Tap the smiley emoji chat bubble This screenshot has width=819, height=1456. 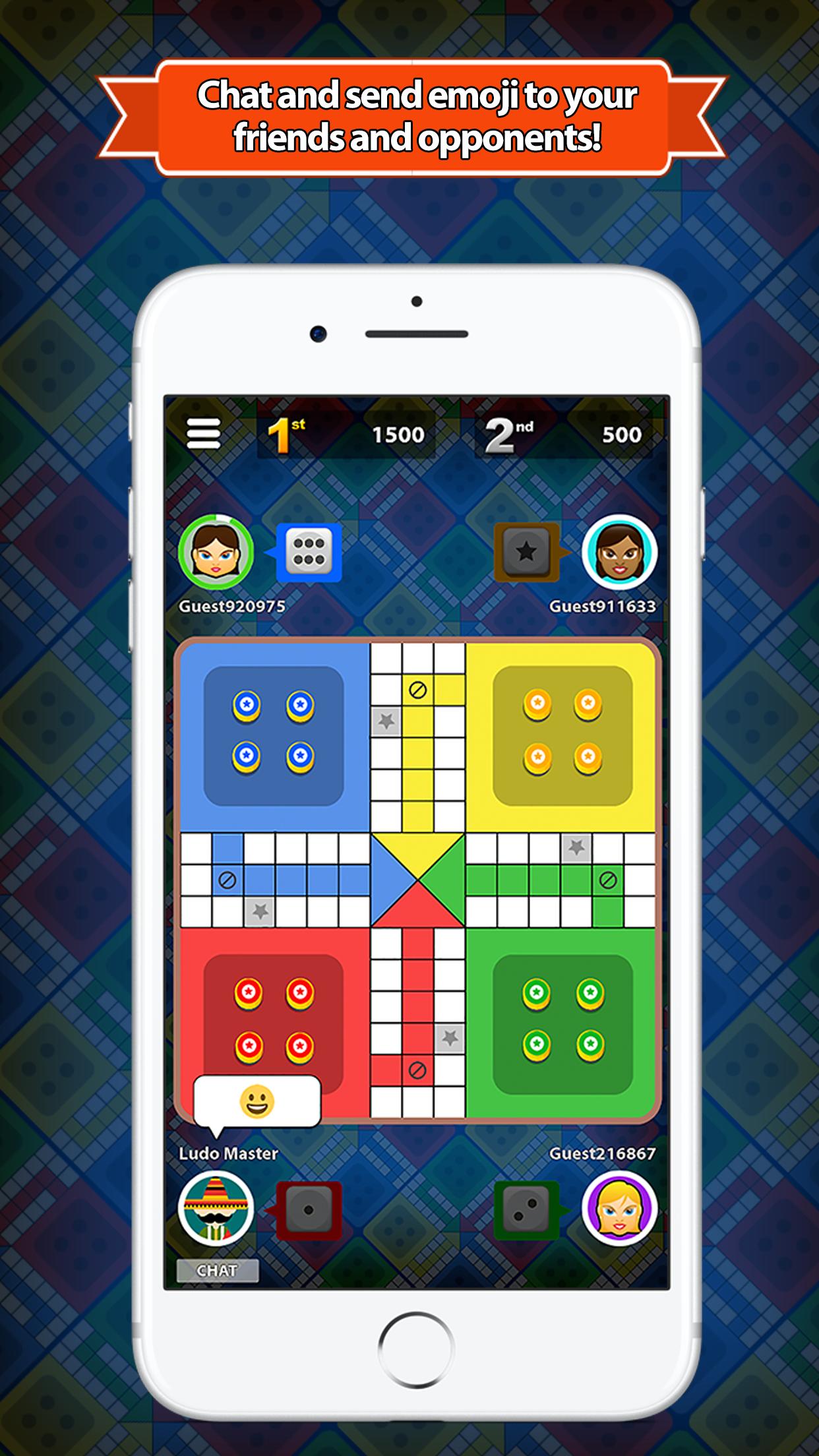(257, 1101)
